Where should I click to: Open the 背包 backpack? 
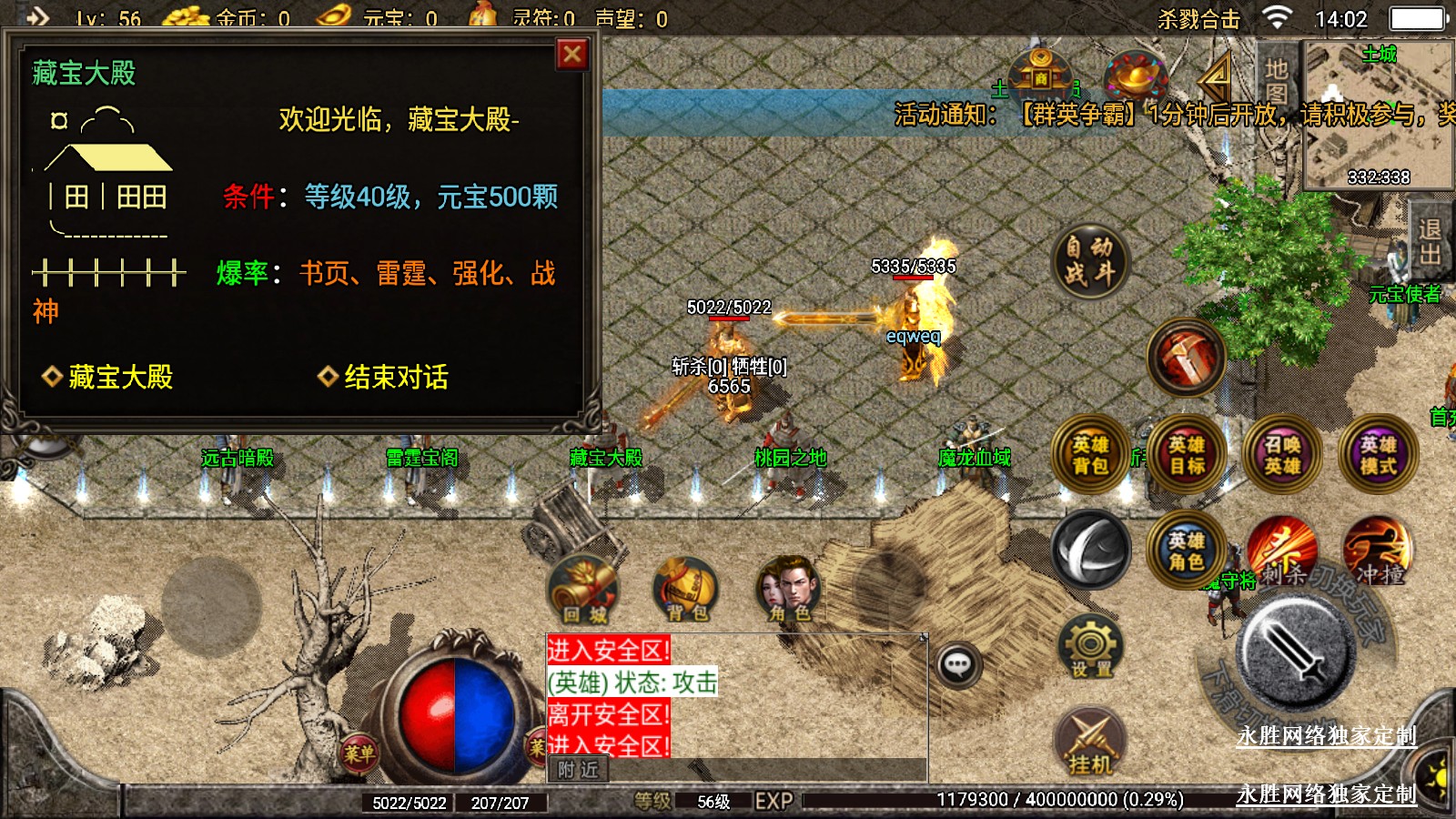point(687,590)
